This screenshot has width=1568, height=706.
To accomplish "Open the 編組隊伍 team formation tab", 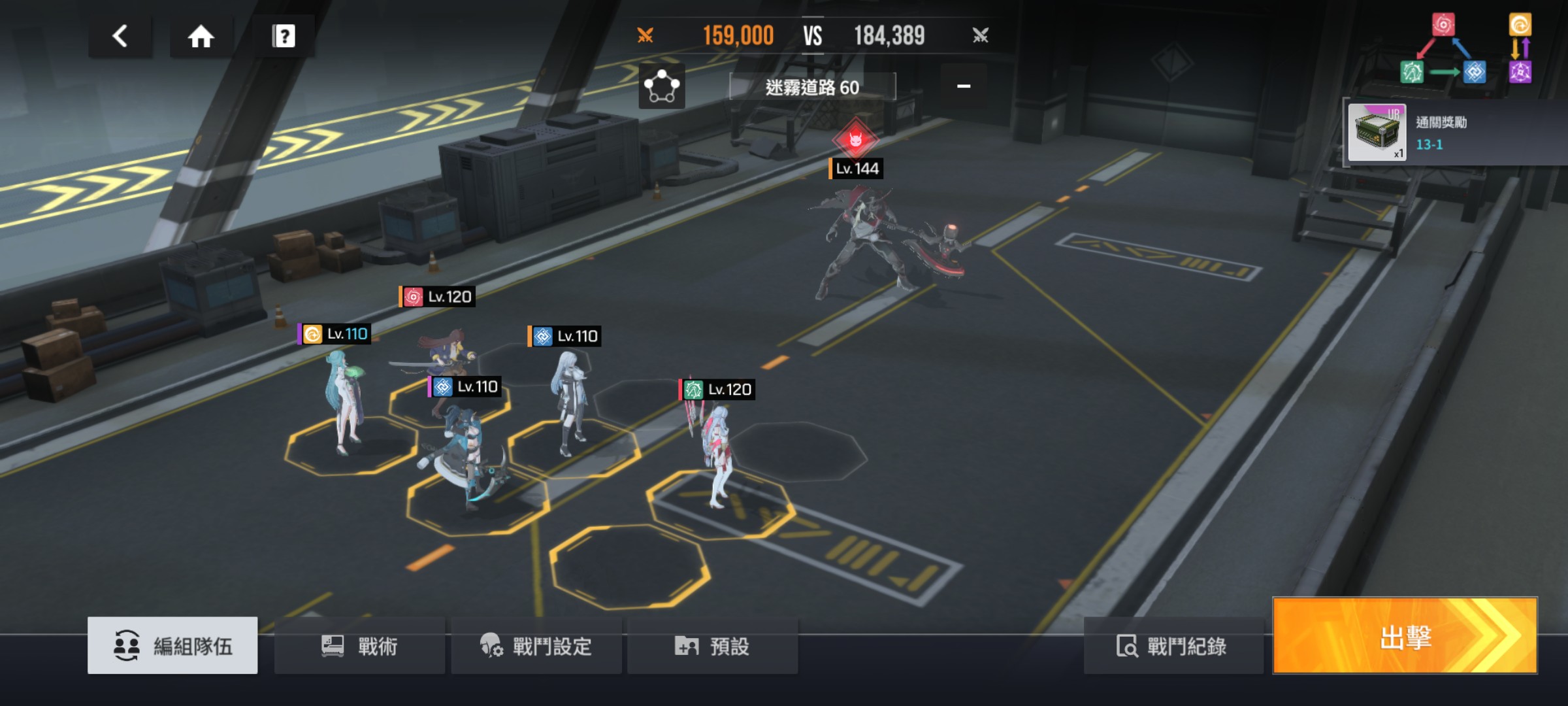I will 172,646.
